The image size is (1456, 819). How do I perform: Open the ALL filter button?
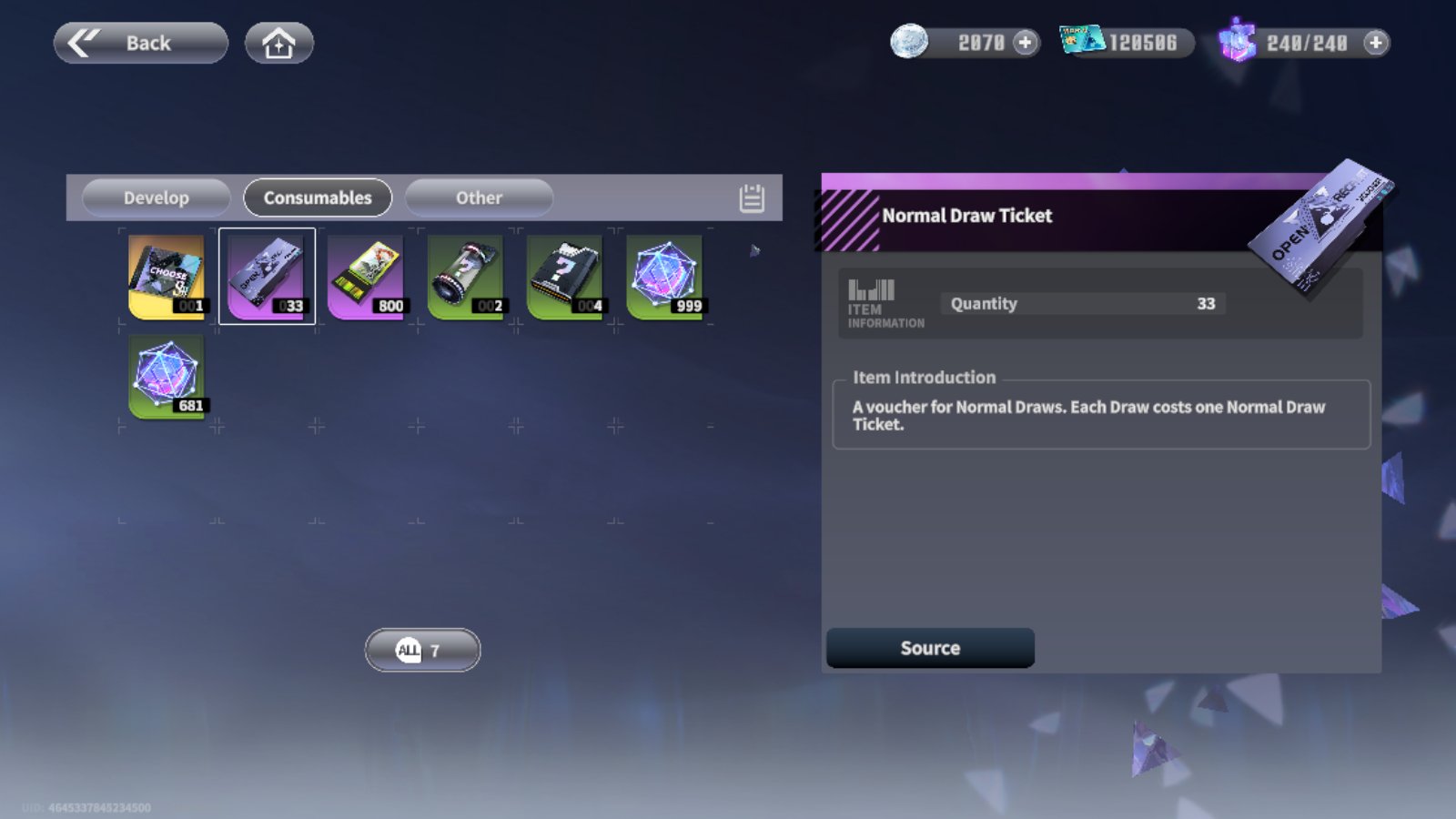[422, 650]
